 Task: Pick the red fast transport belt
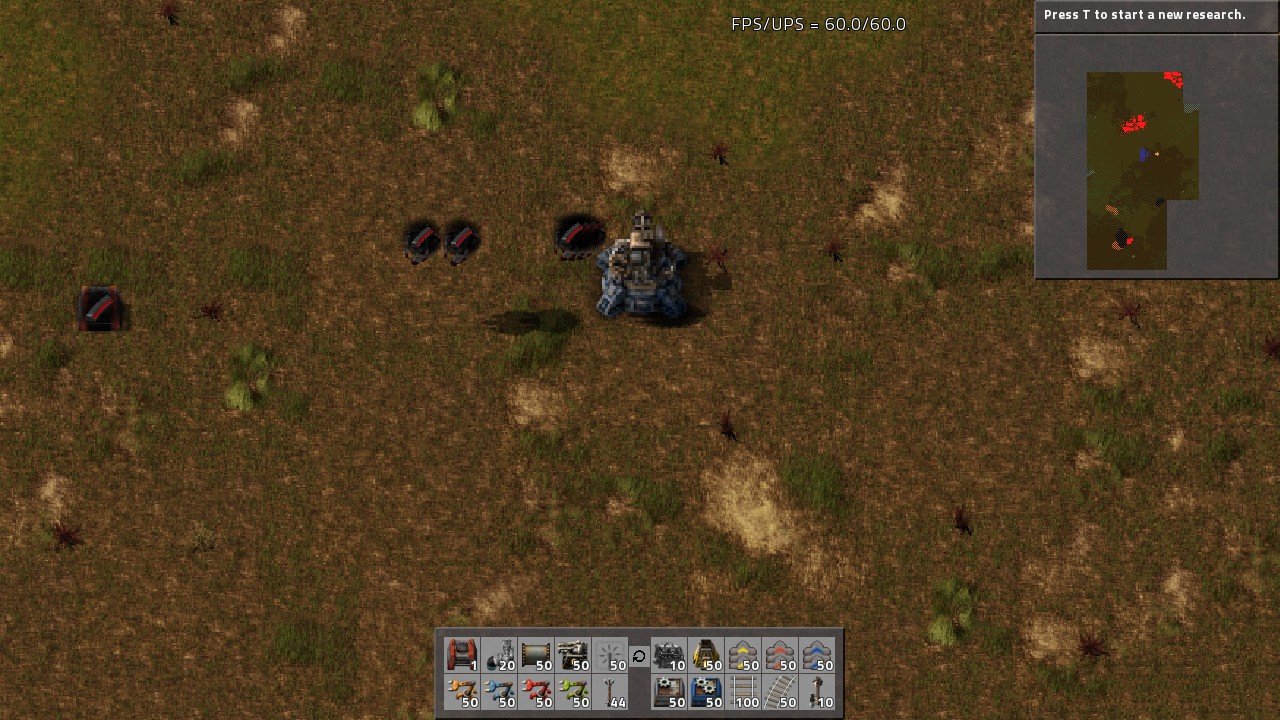click(779, 655)
